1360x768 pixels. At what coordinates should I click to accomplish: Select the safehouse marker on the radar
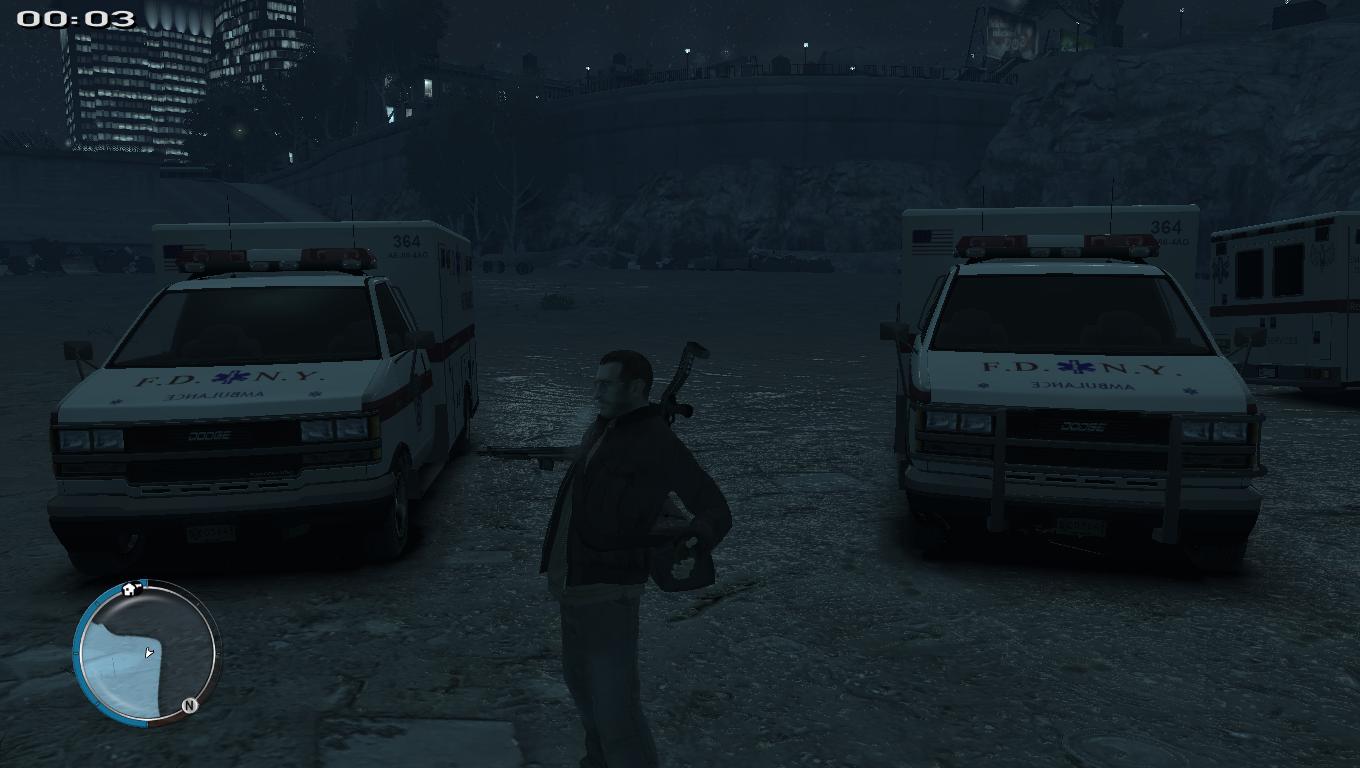pyautogui.click(x=129, y=589)
